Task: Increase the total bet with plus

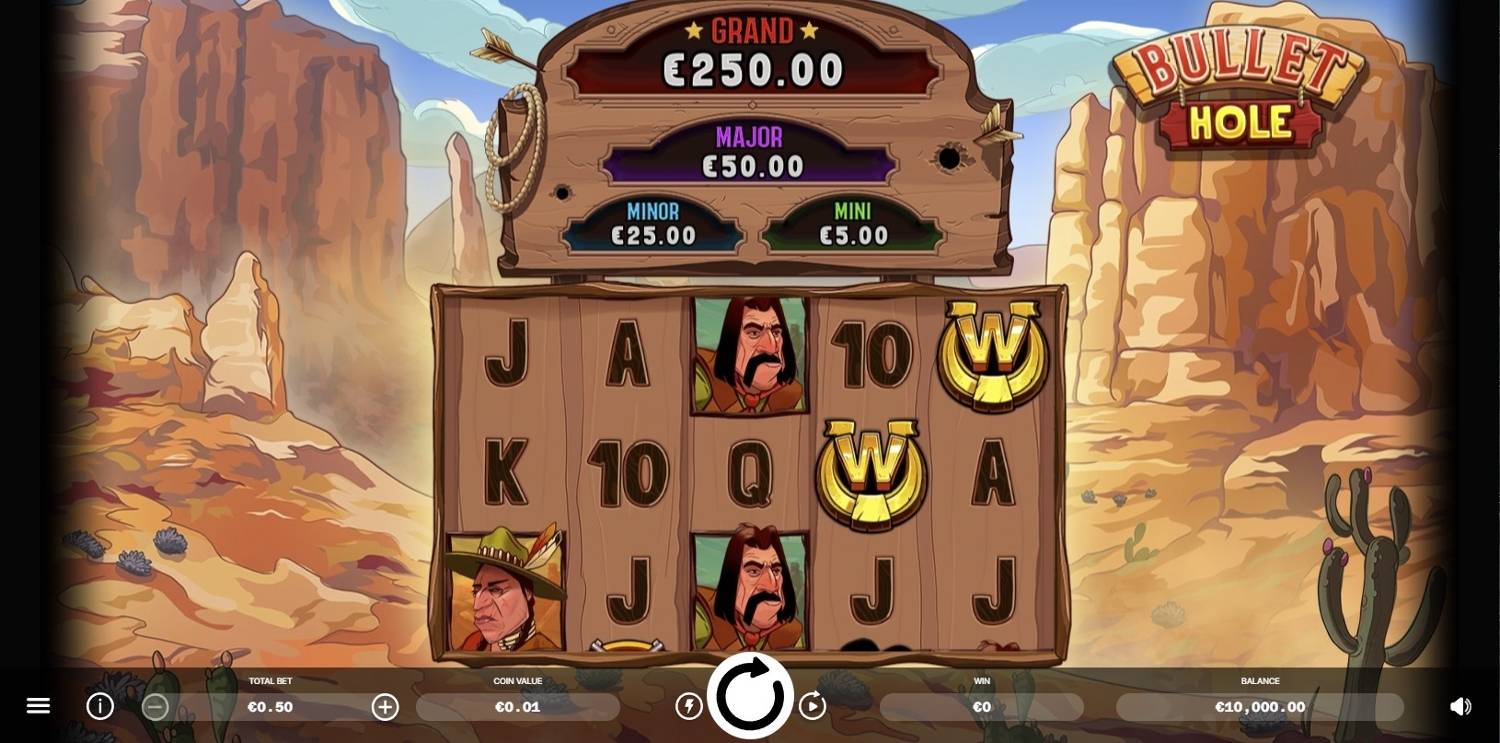Action: 385,707
